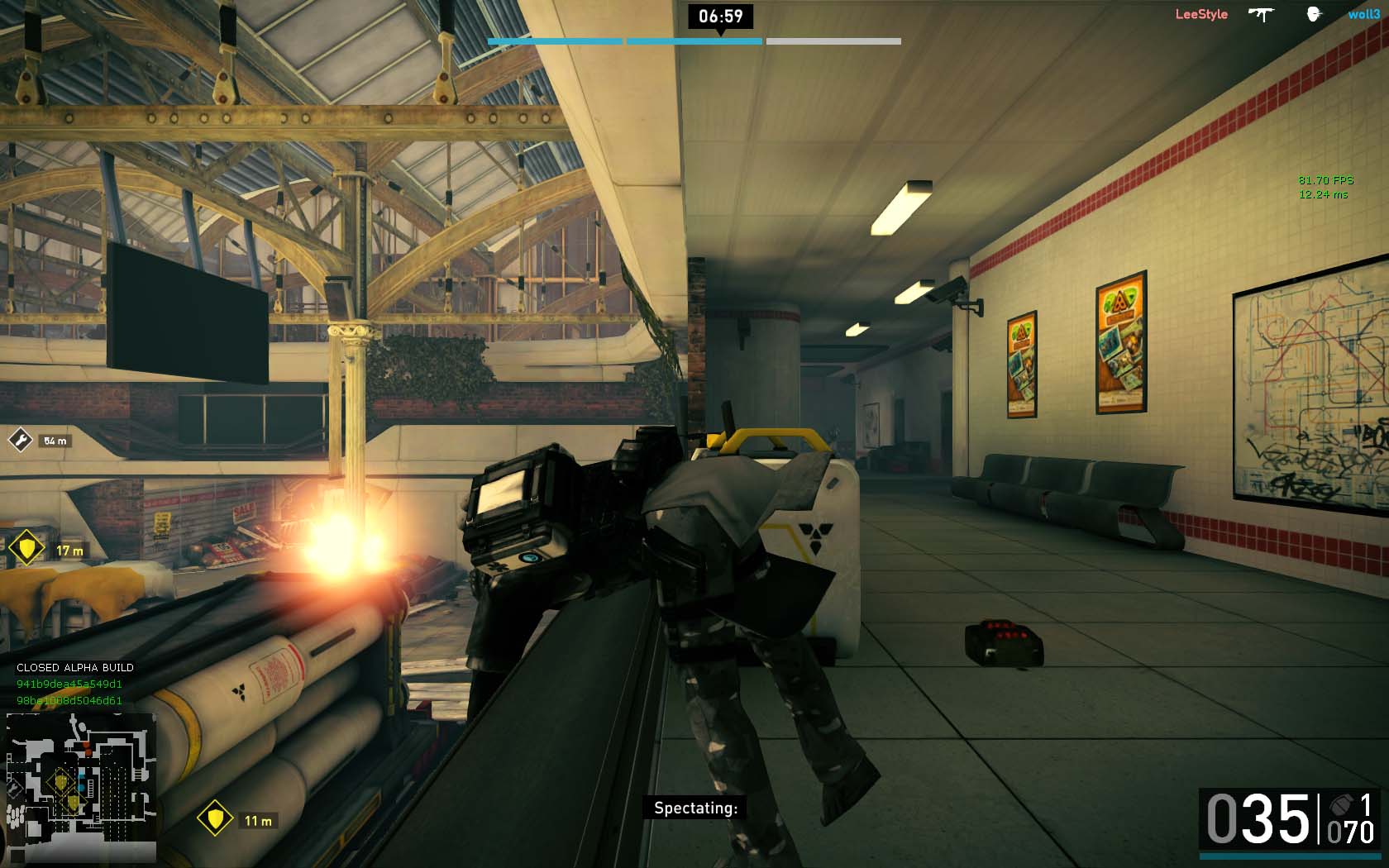Screen dimensions: 1389x868
Task: Select the shield objective marker at 17 m
Action: coord(26,547)
